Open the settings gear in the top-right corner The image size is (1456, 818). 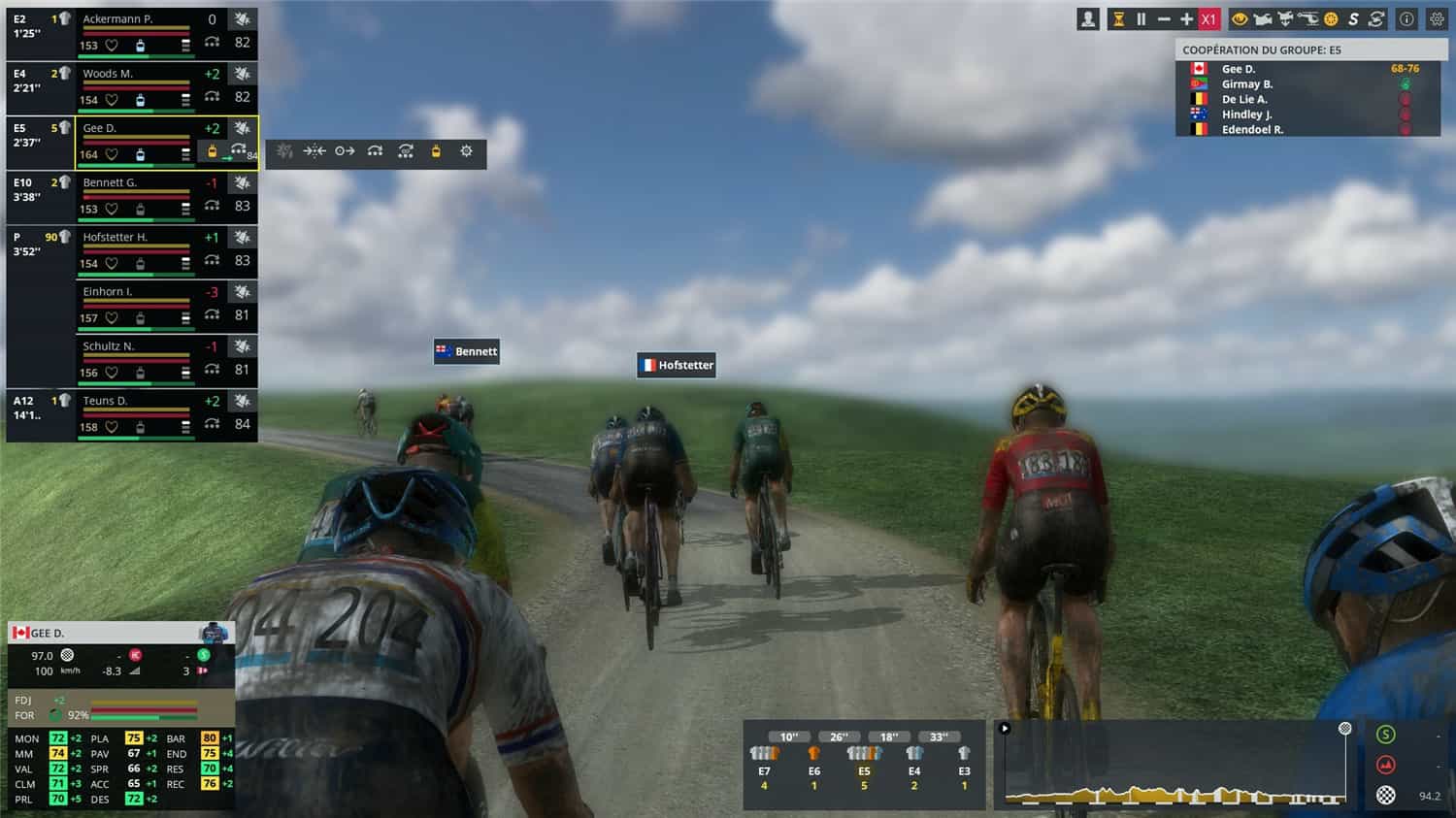pyautogui.click(x=1438, y=18)
